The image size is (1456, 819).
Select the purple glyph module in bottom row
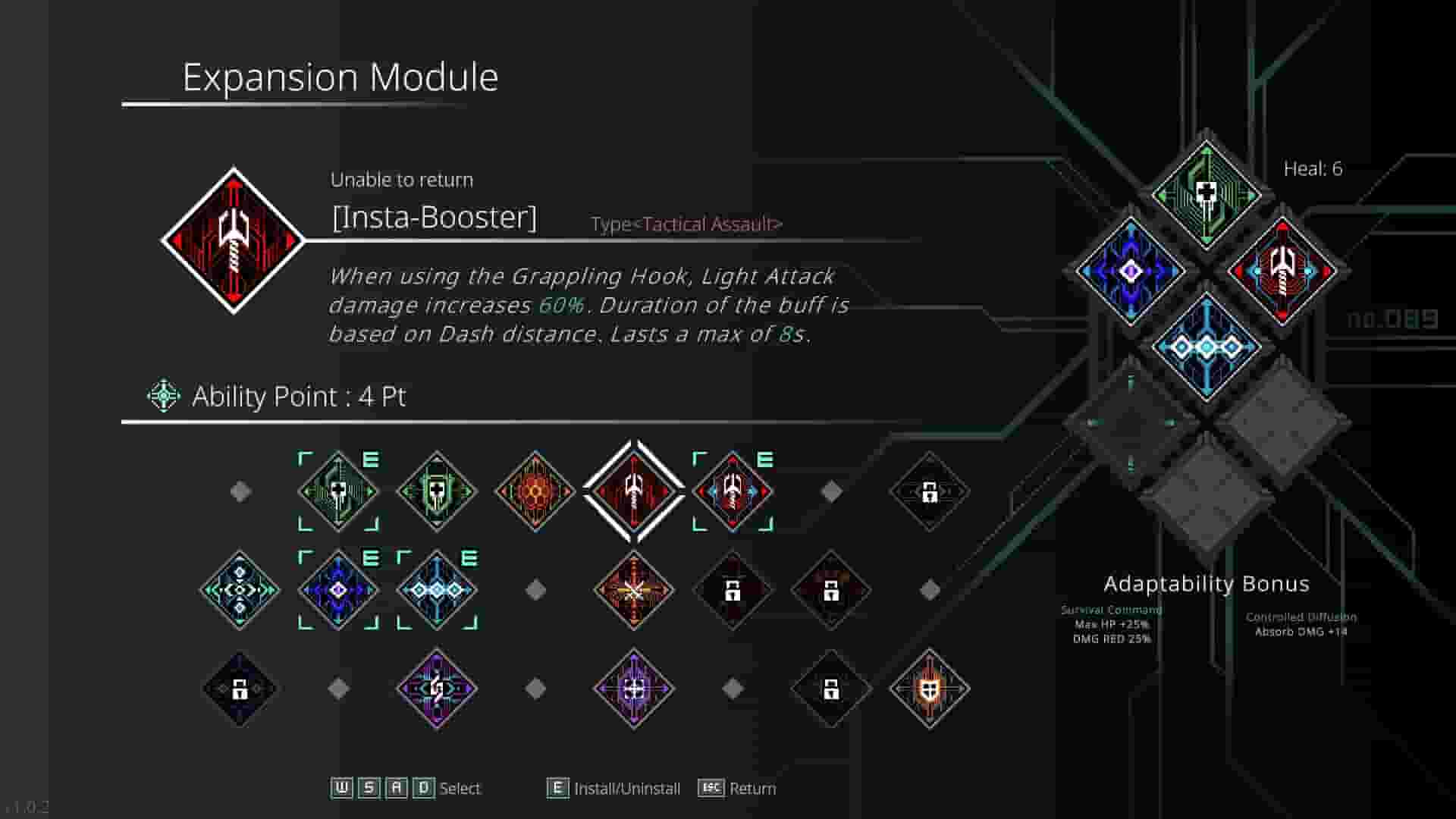click(436, 690)
